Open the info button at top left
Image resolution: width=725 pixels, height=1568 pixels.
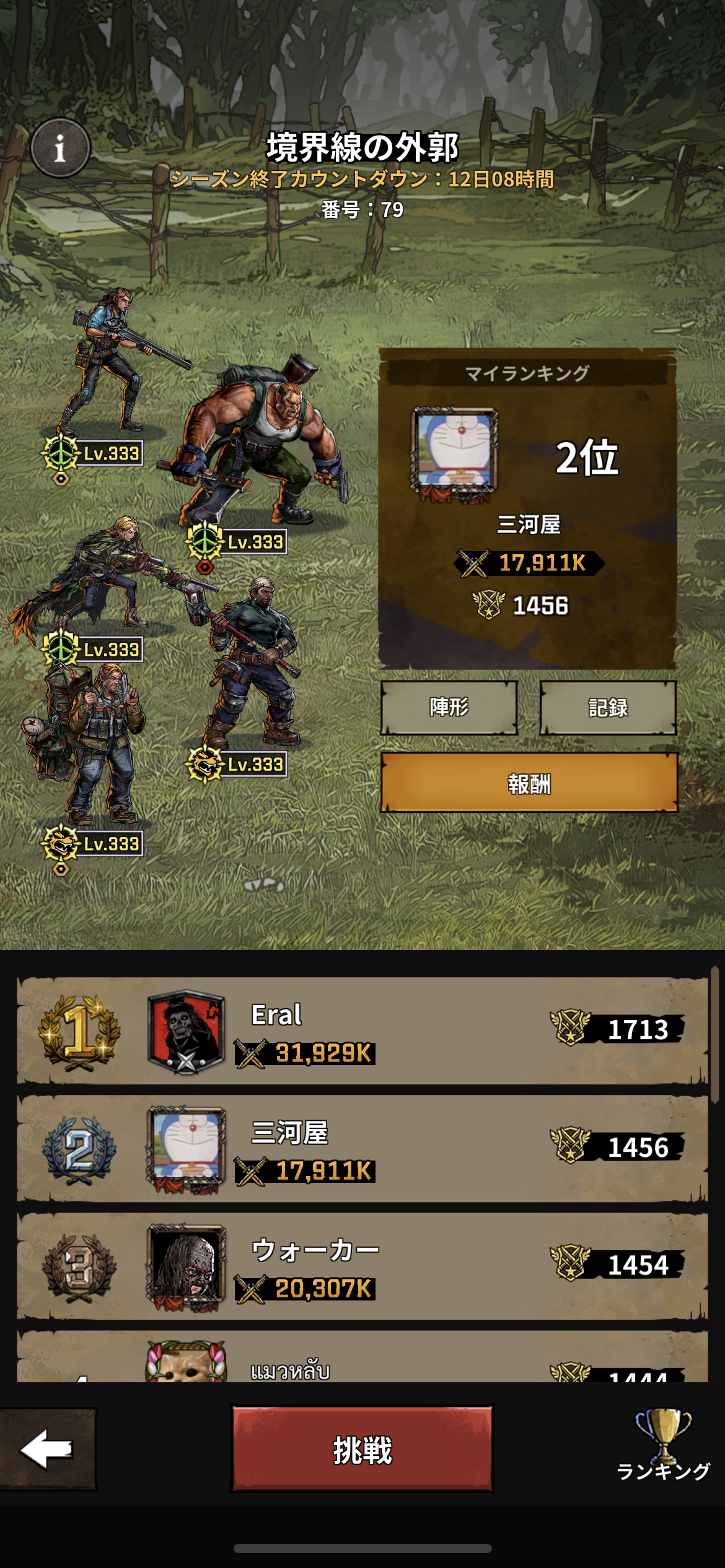click(60, 148)
